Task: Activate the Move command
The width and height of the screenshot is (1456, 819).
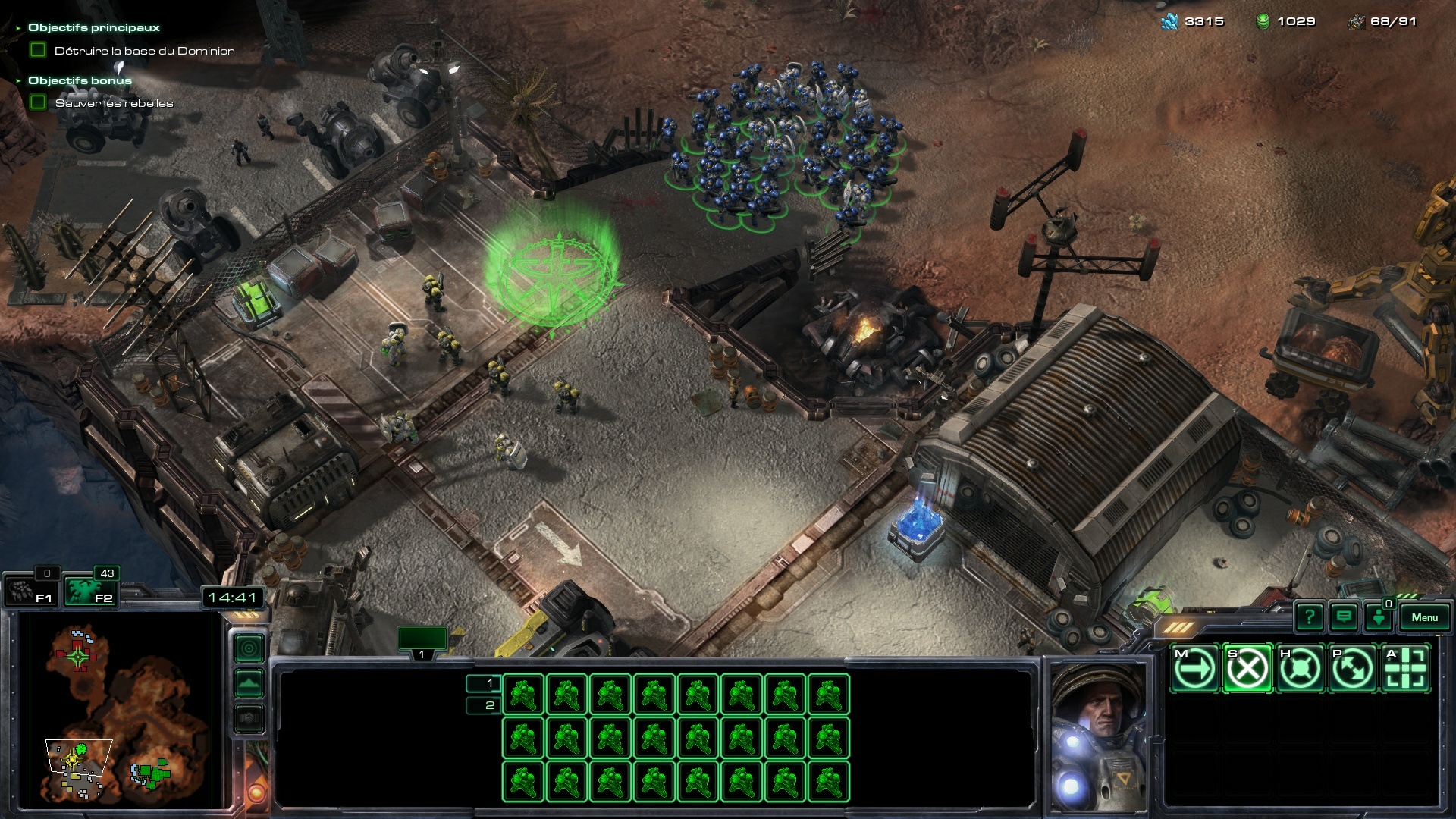Action: pos(1194,669)
